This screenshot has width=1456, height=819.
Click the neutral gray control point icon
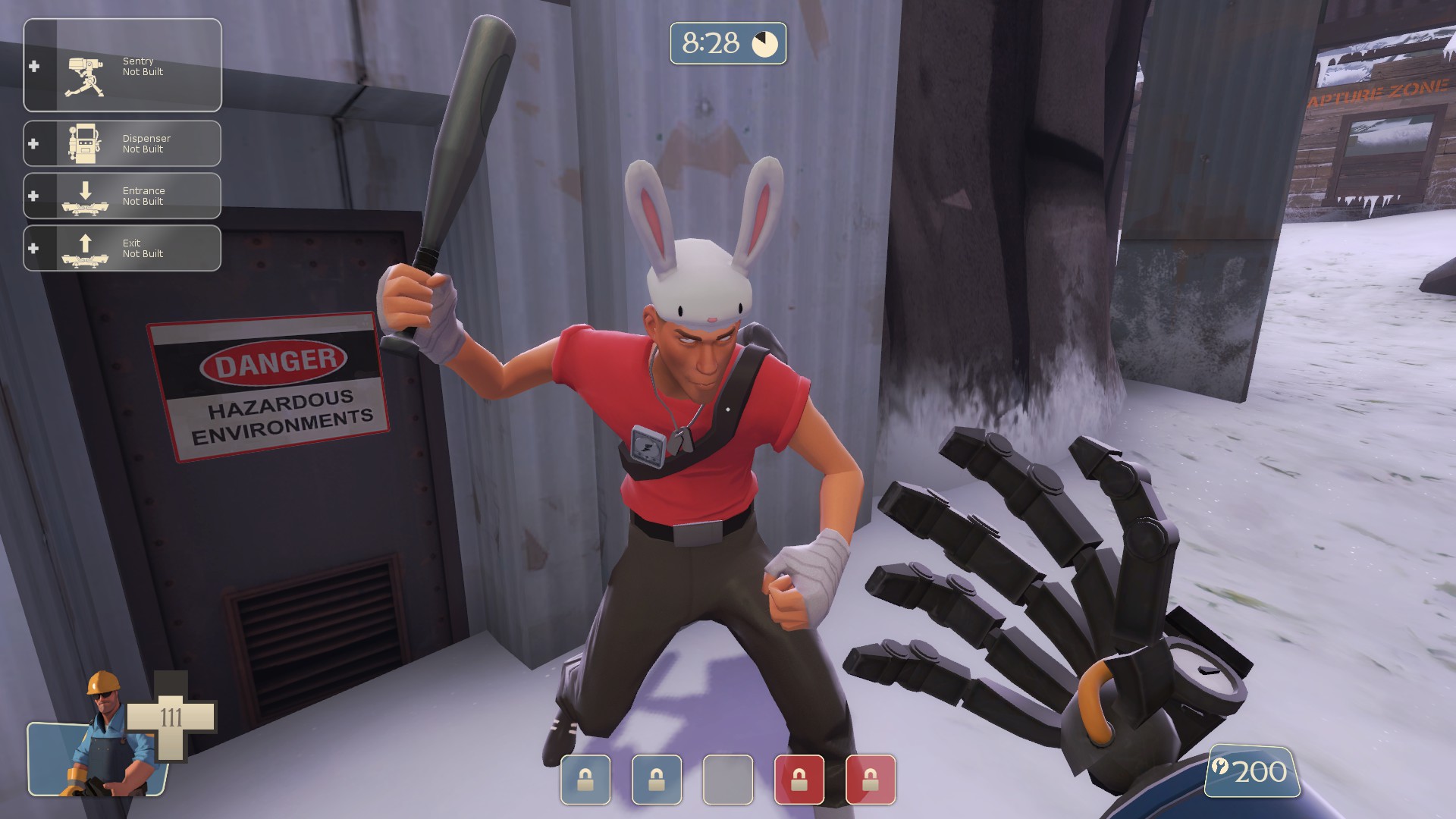tap(727, 779)
